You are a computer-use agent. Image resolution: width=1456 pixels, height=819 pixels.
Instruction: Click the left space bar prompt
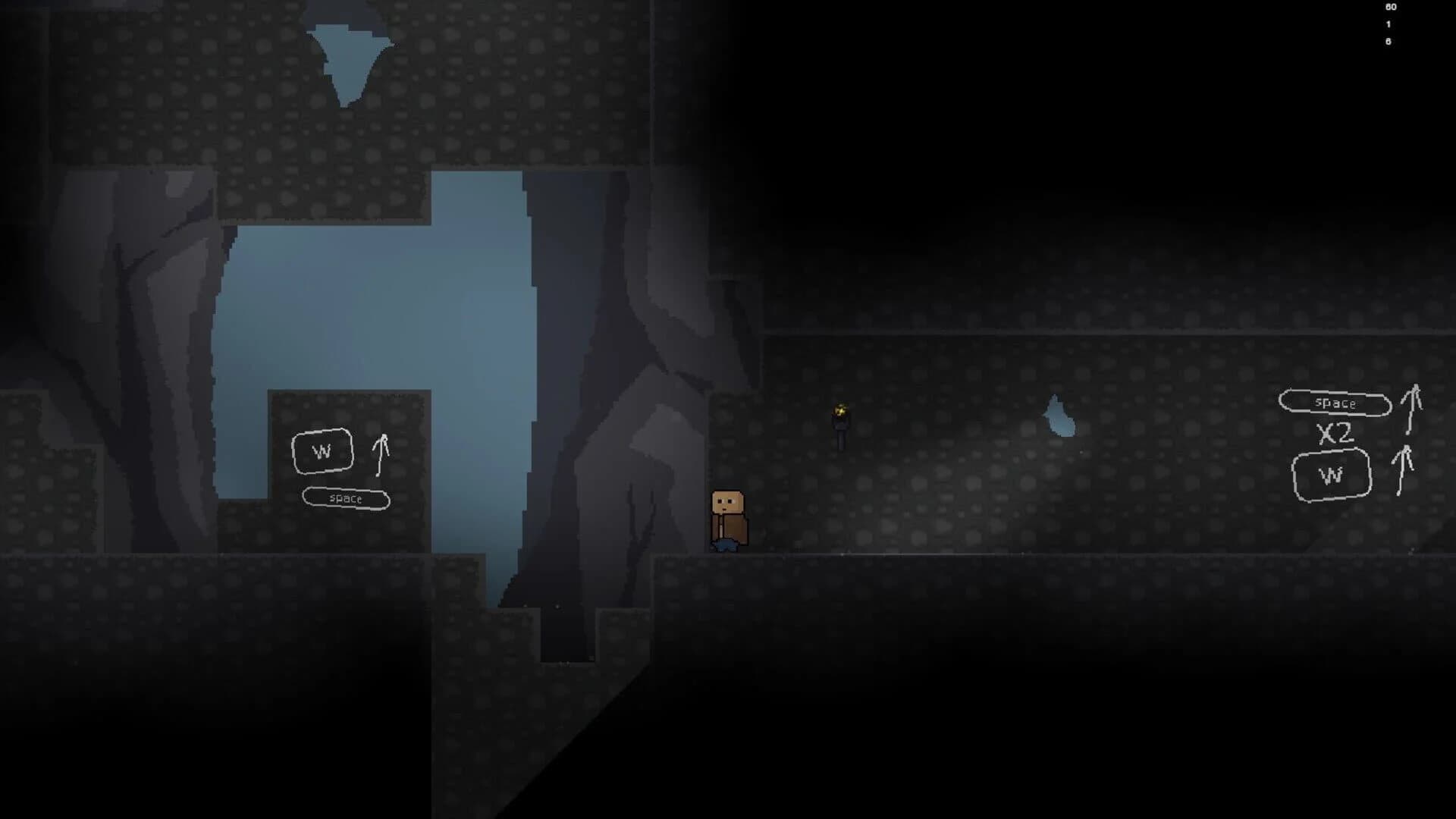346,499
